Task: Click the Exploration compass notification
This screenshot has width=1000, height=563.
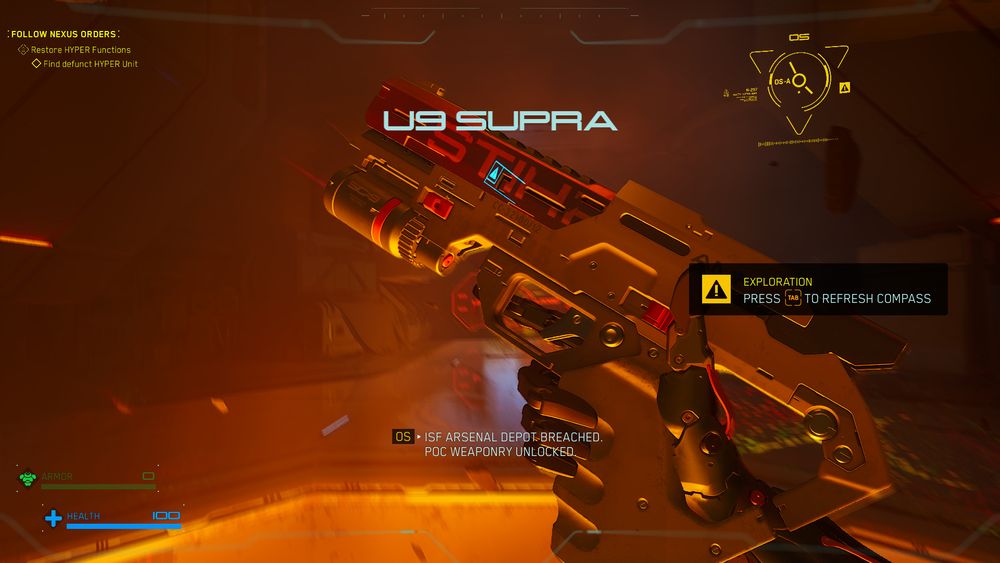Action: coord(818,290)
